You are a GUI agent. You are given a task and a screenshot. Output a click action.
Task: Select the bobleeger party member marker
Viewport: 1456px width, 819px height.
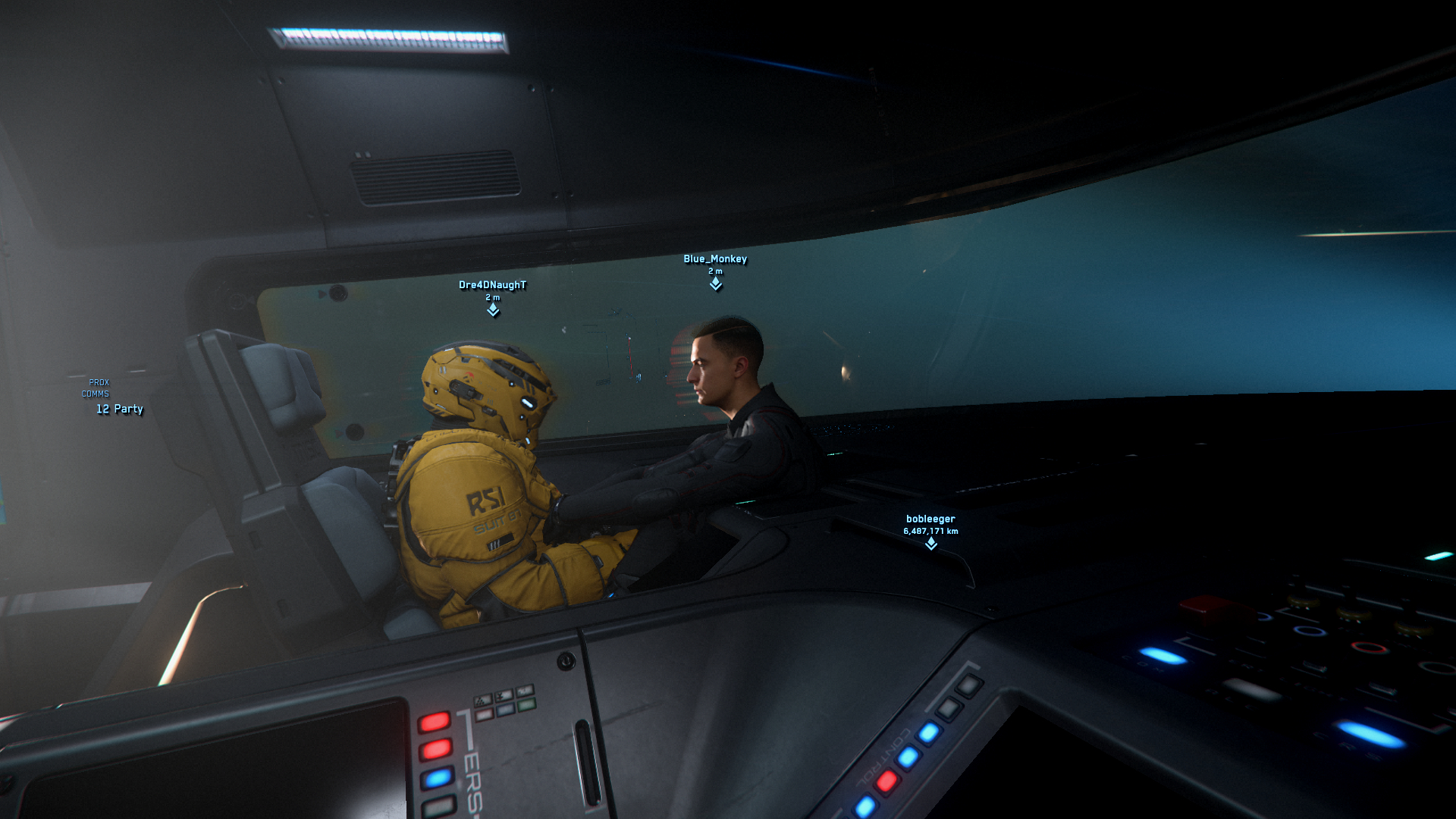pyautogui.click(x=930, y=543)
